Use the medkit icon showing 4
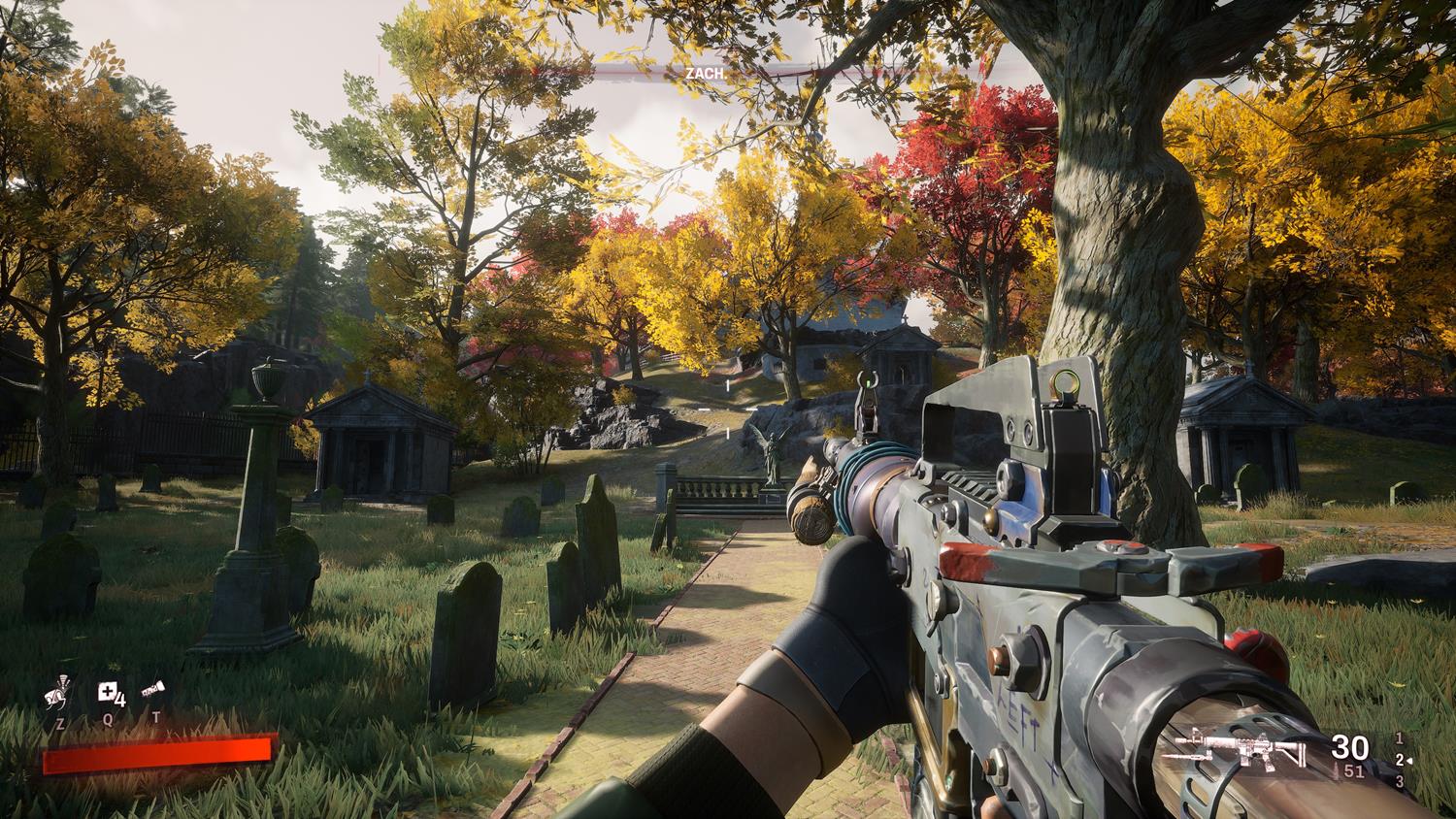Image resolution: width=1456 pixels, height=819 pixels. pos(110,693)
